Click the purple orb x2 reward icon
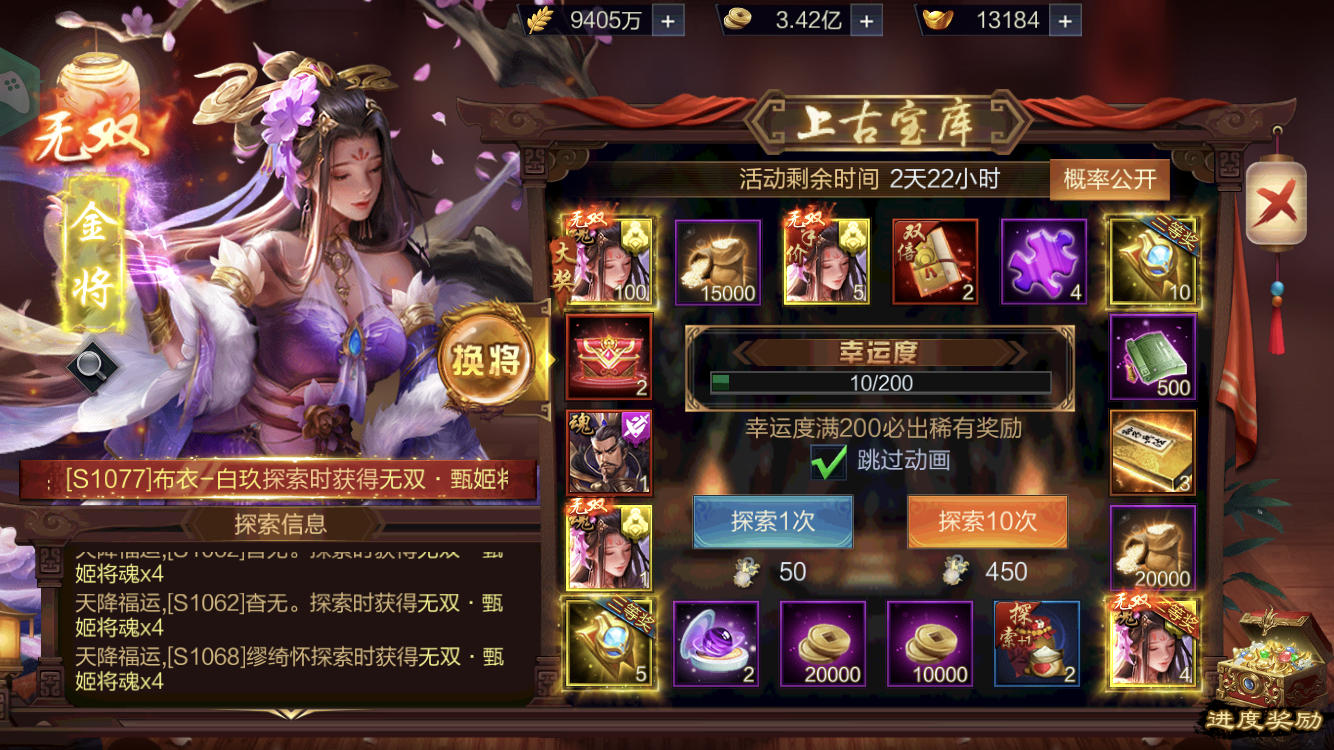The width and height of the screenshot is (1334, 750). pos(717,645)
